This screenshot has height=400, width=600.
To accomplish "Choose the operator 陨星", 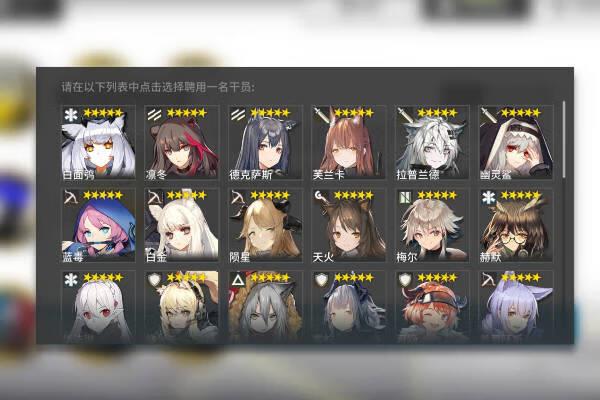I will click(x=265, y=226).
